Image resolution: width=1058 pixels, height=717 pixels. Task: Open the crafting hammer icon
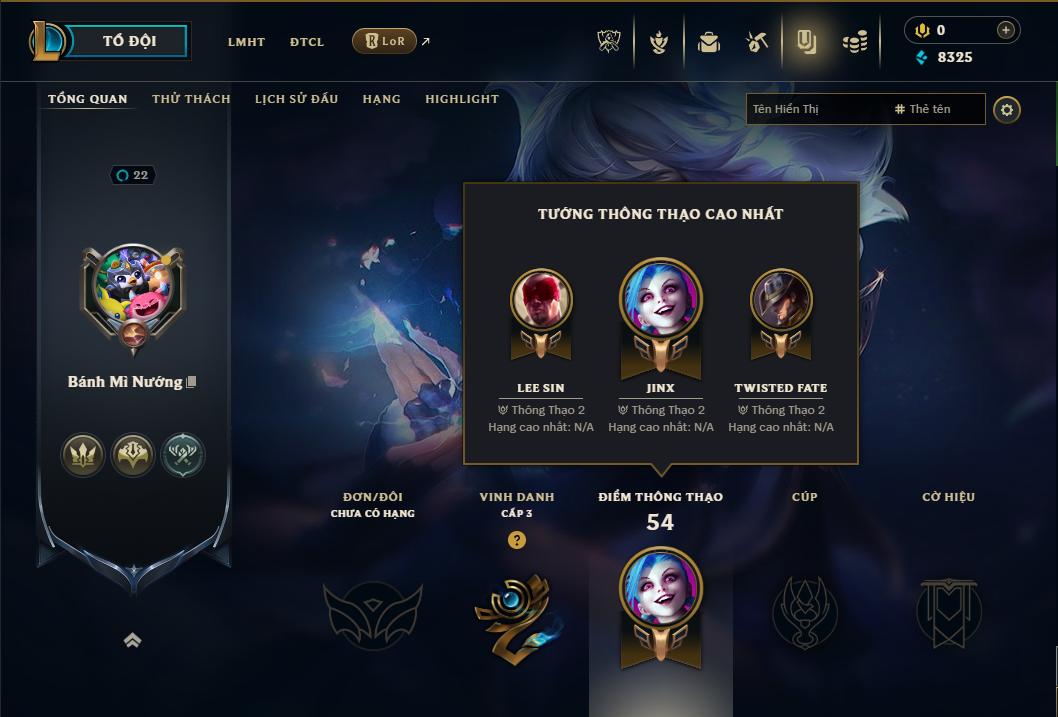(x=757, y=42)
